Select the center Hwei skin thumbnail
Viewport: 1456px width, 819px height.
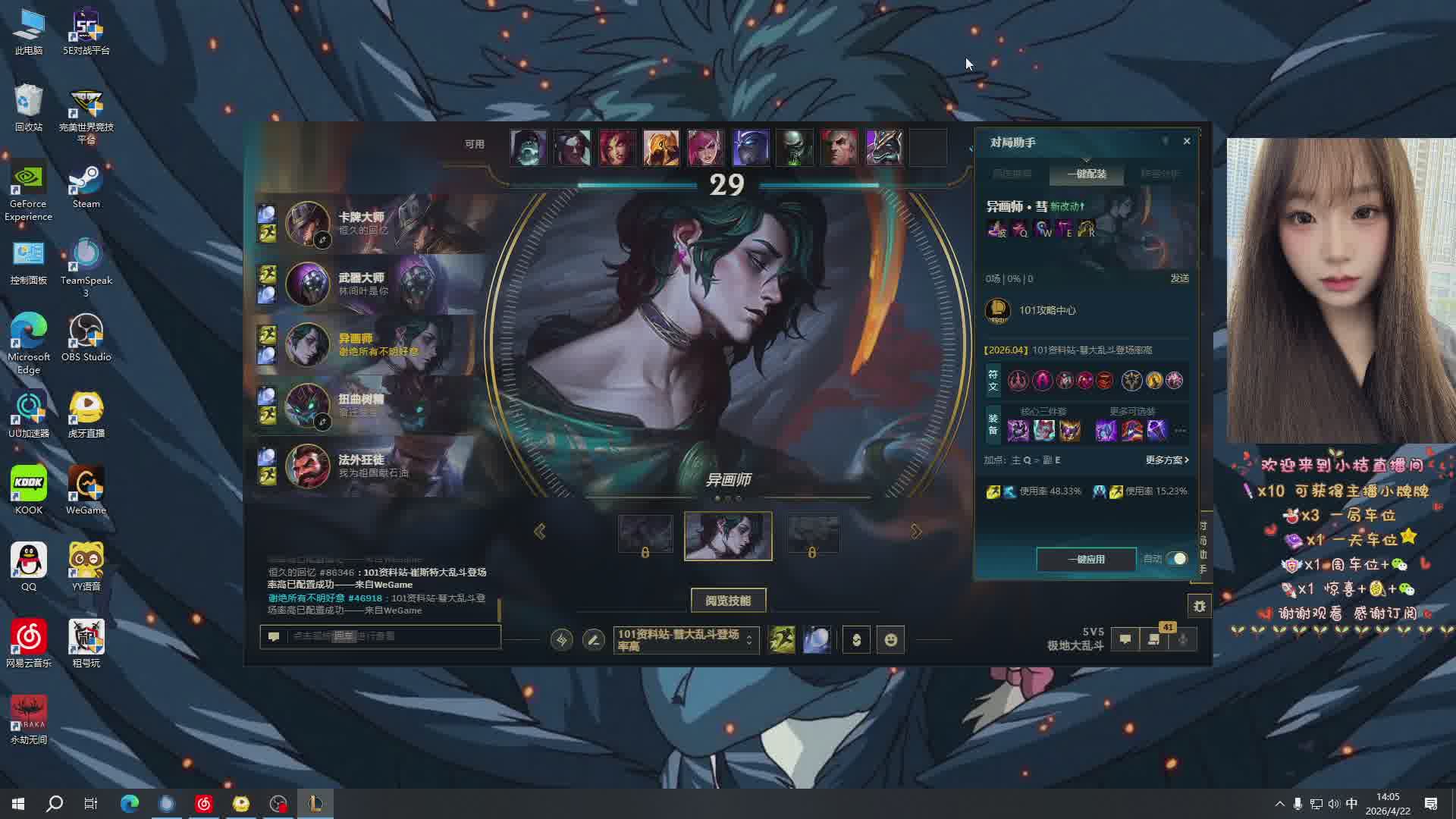728,536
